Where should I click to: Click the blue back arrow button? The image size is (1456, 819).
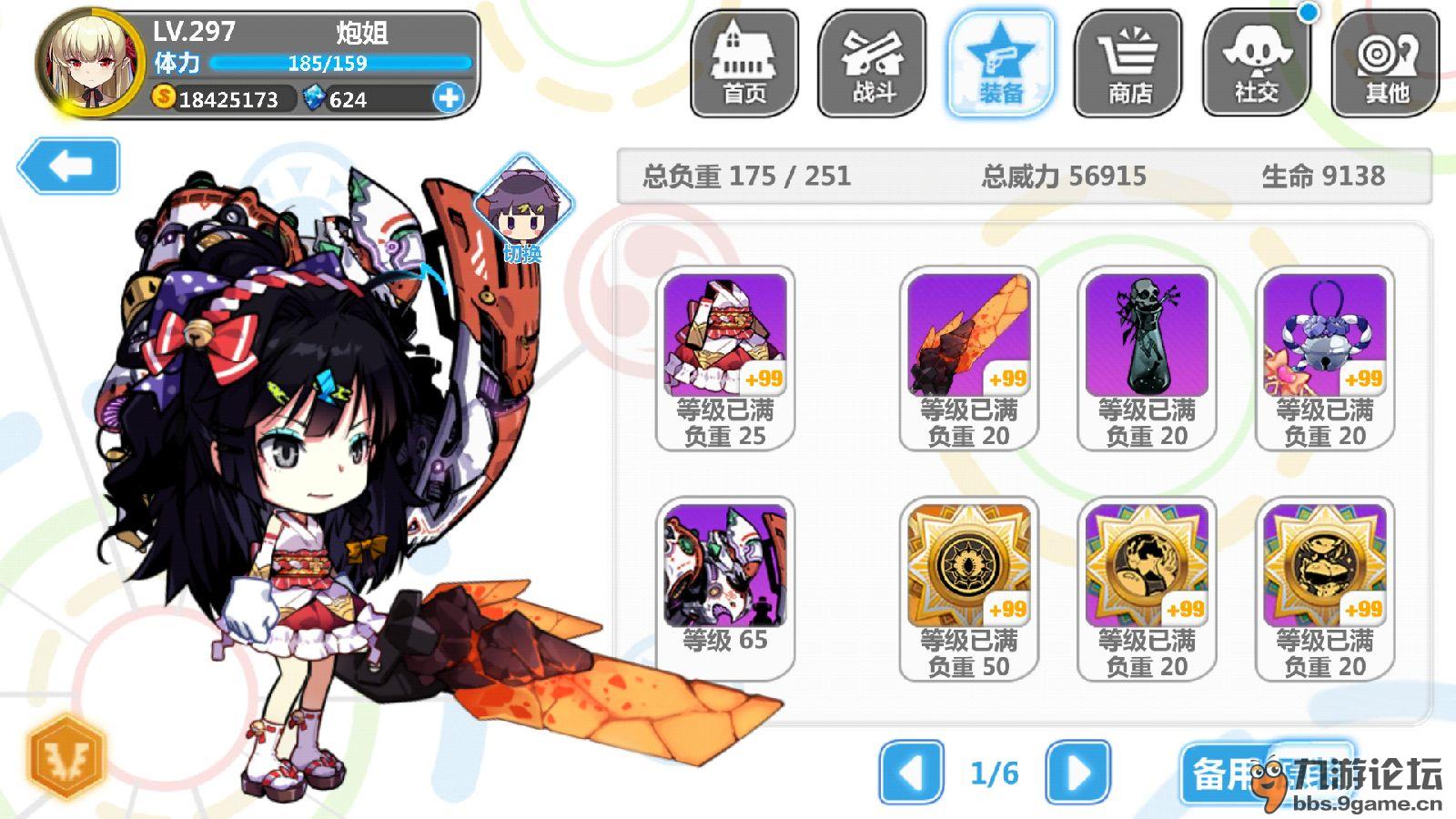tap(69, 166)
